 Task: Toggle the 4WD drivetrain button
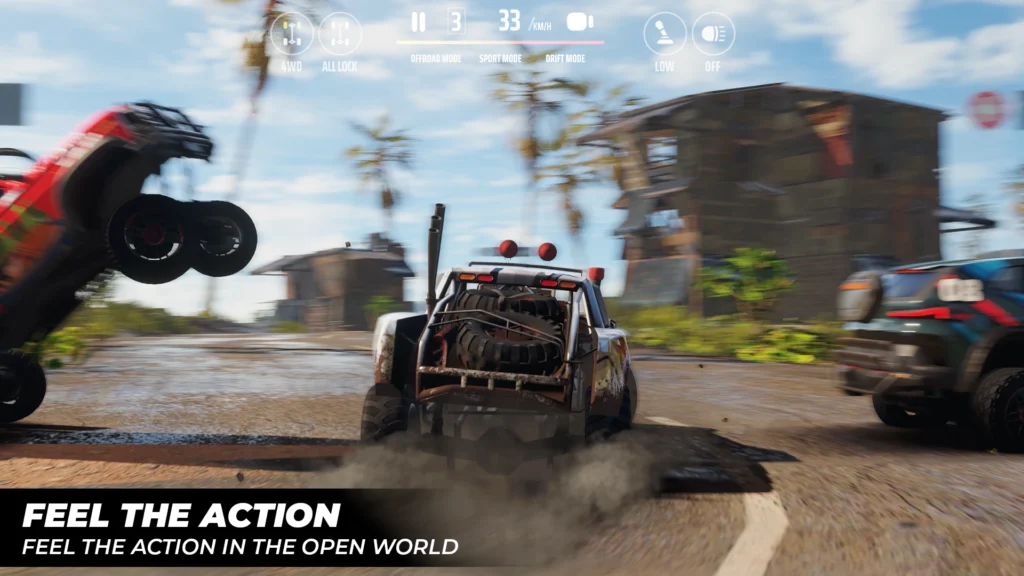291,34
